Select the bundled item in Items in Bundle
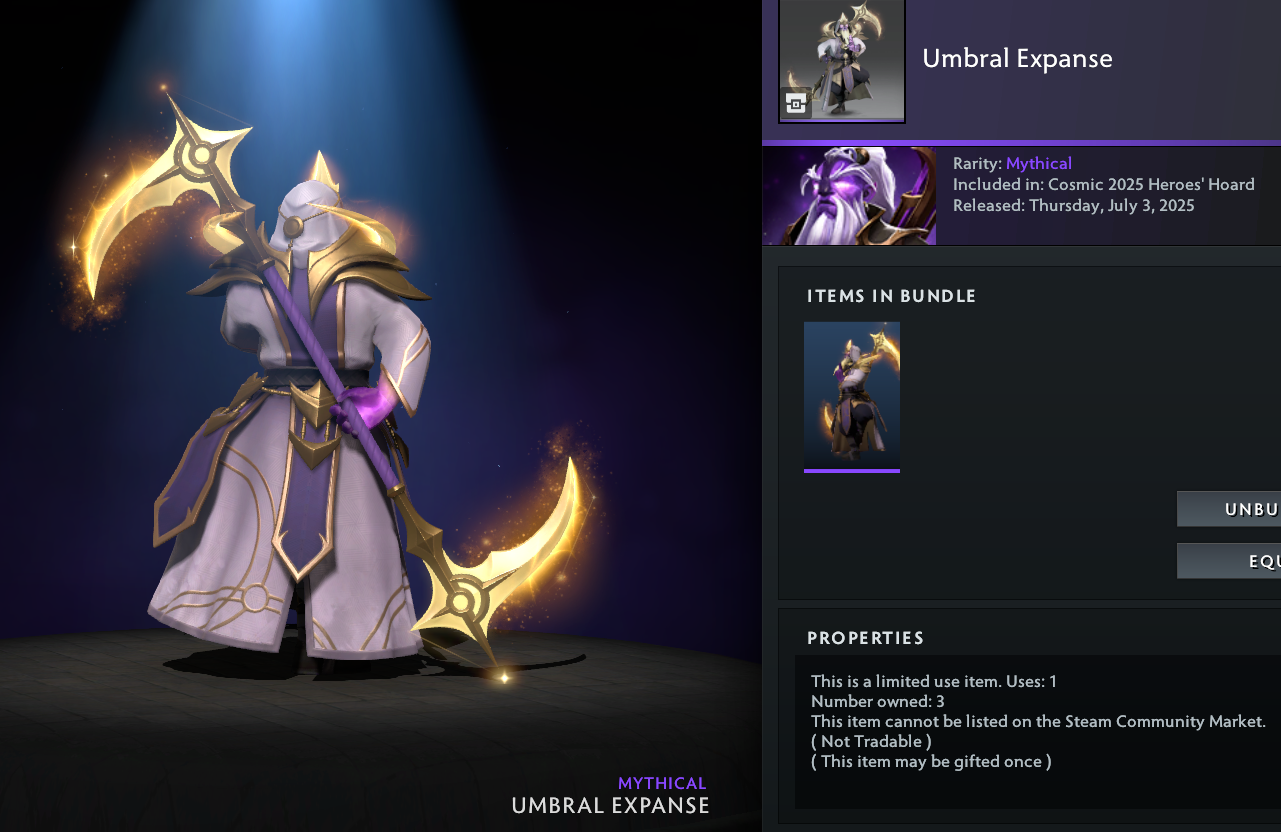 (852, 395)
